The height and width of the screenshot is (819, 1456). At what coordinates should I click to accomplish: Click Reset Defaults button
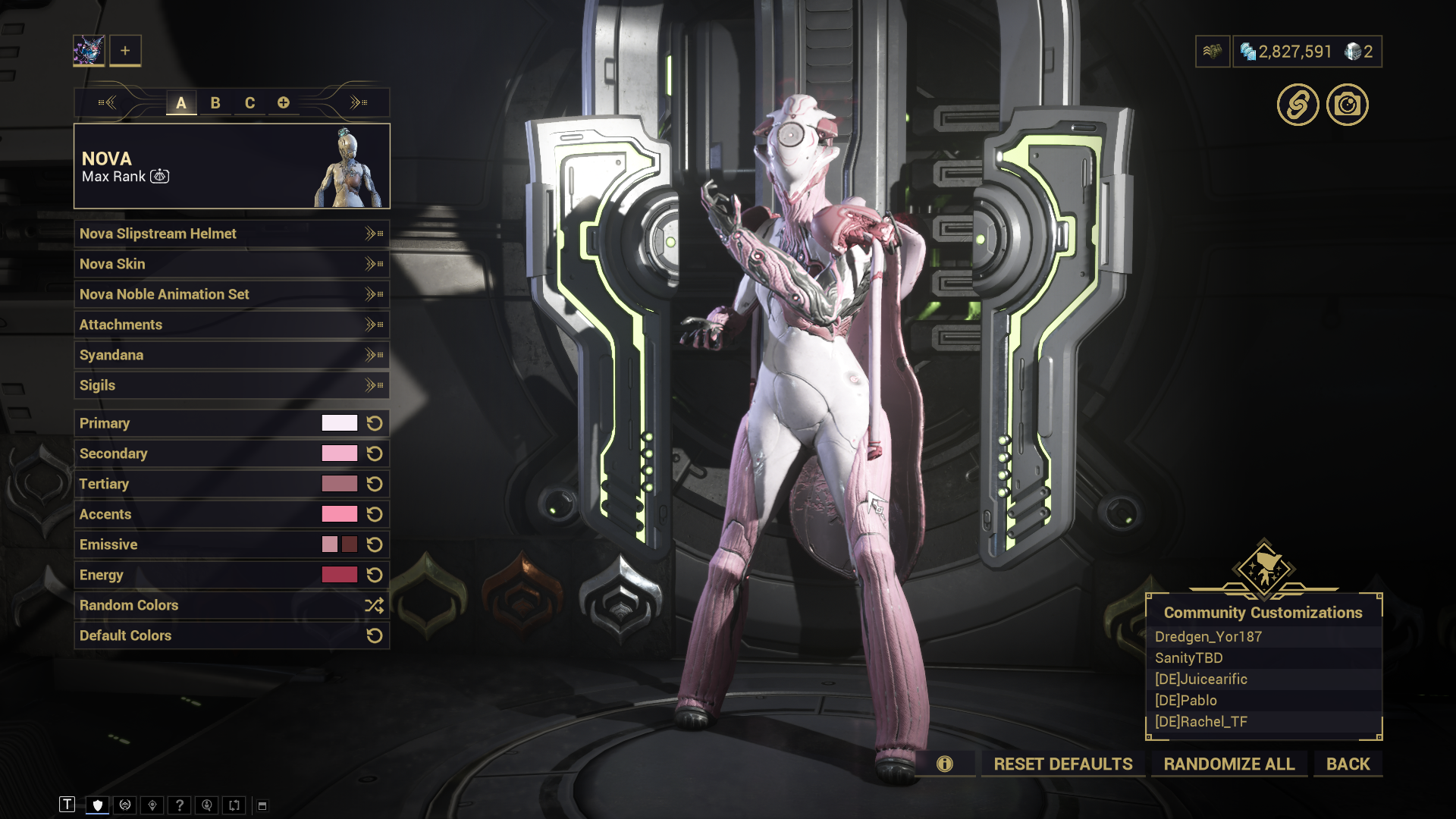point(1063,764)
